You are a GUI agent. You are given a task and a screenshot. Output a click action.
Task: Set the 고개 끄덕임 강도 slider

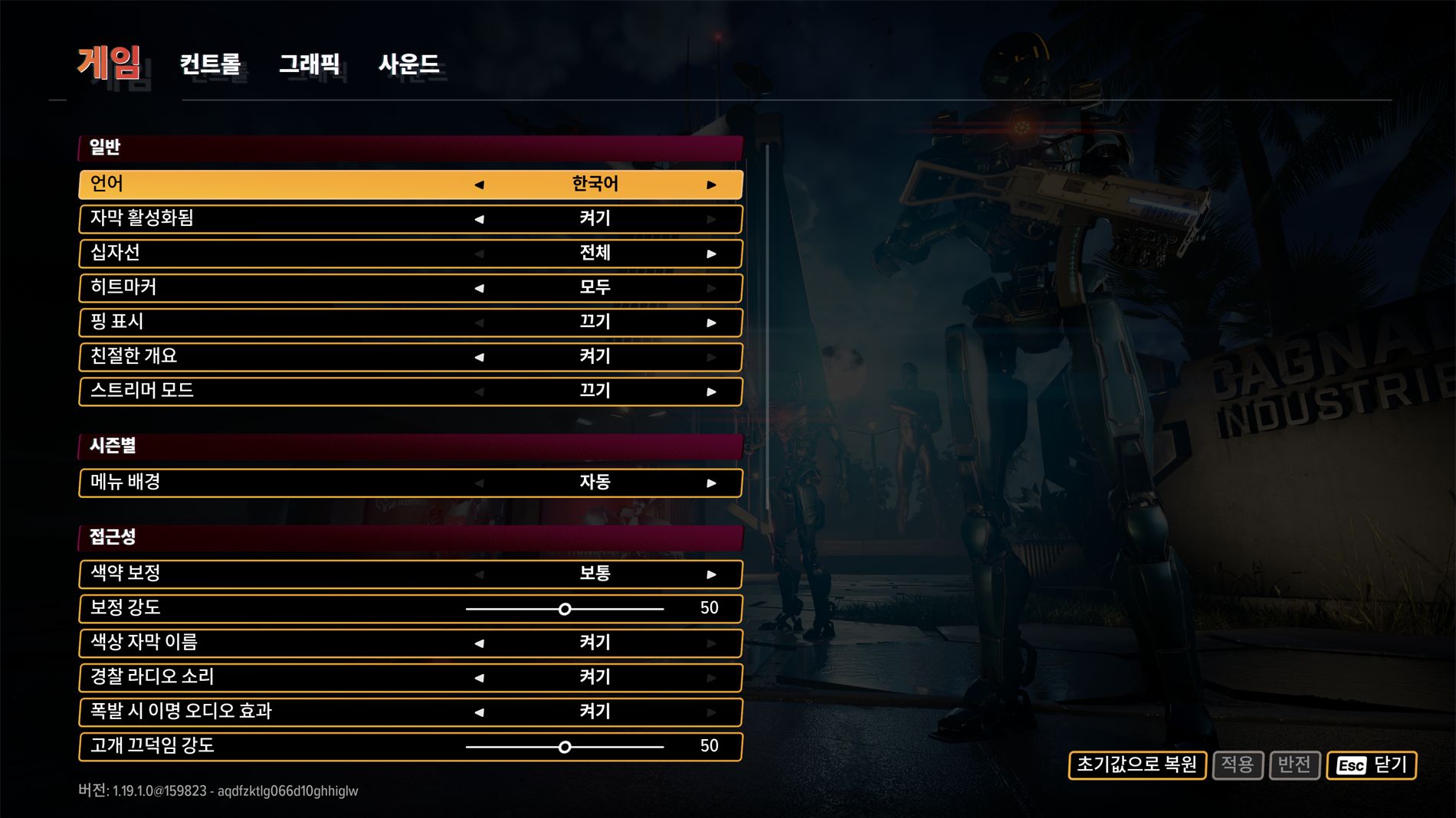point(565,747)
